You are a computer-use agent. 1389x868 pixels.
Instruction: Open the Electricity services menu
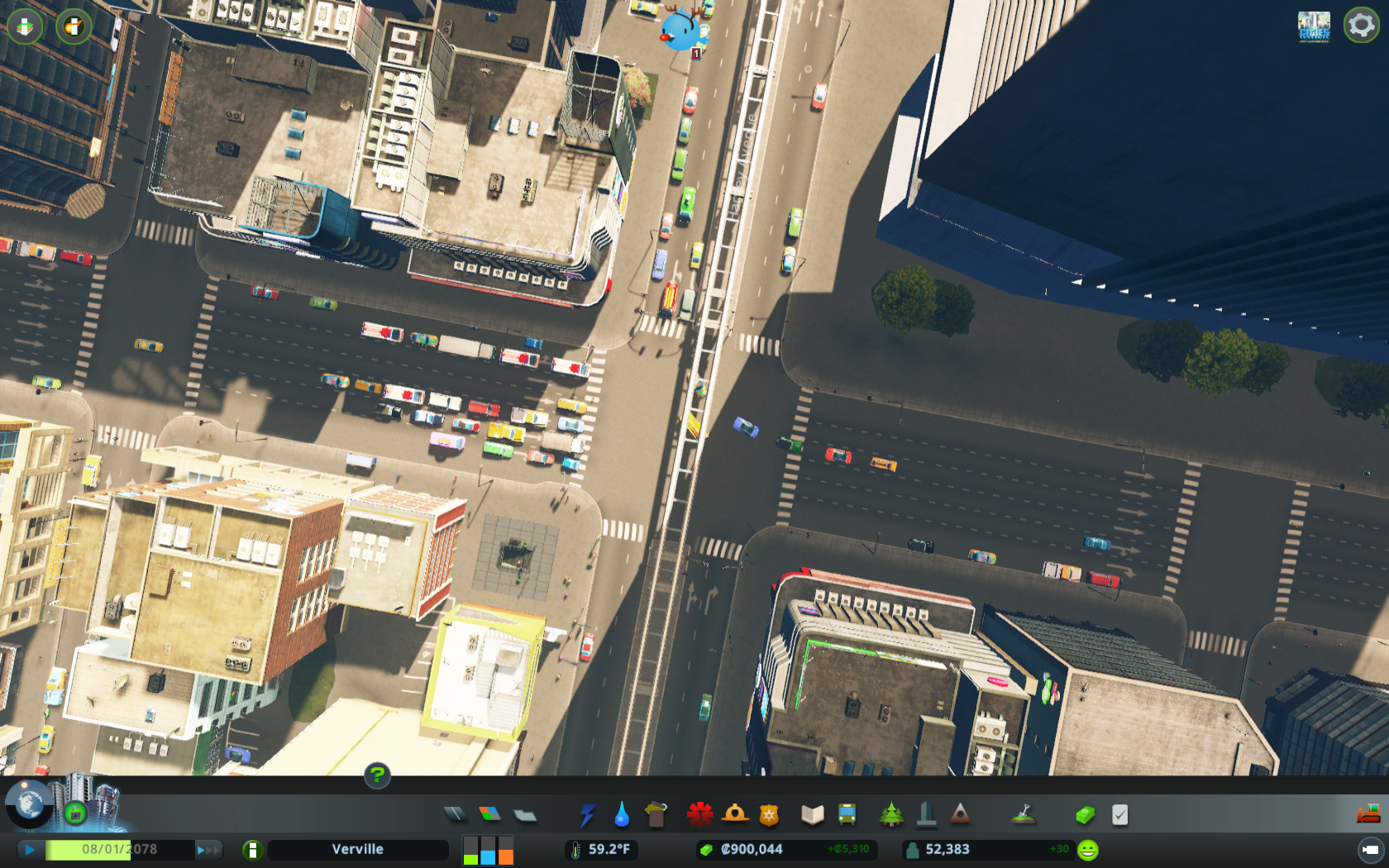coord(588,814)
